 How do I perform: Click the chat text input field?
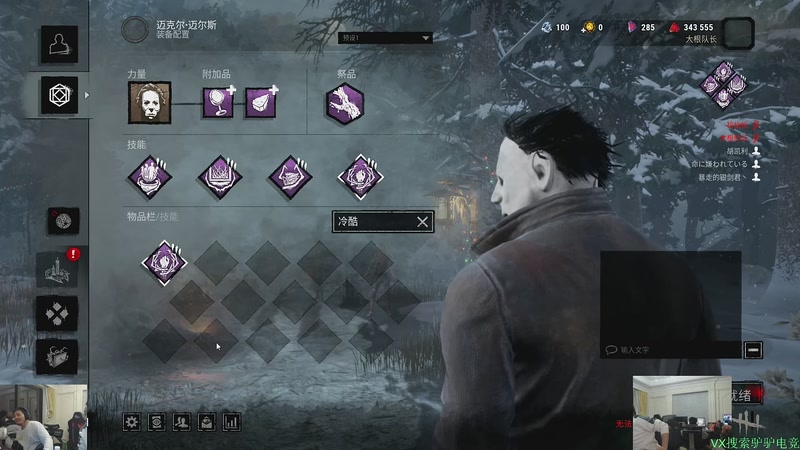coord(670,350)
